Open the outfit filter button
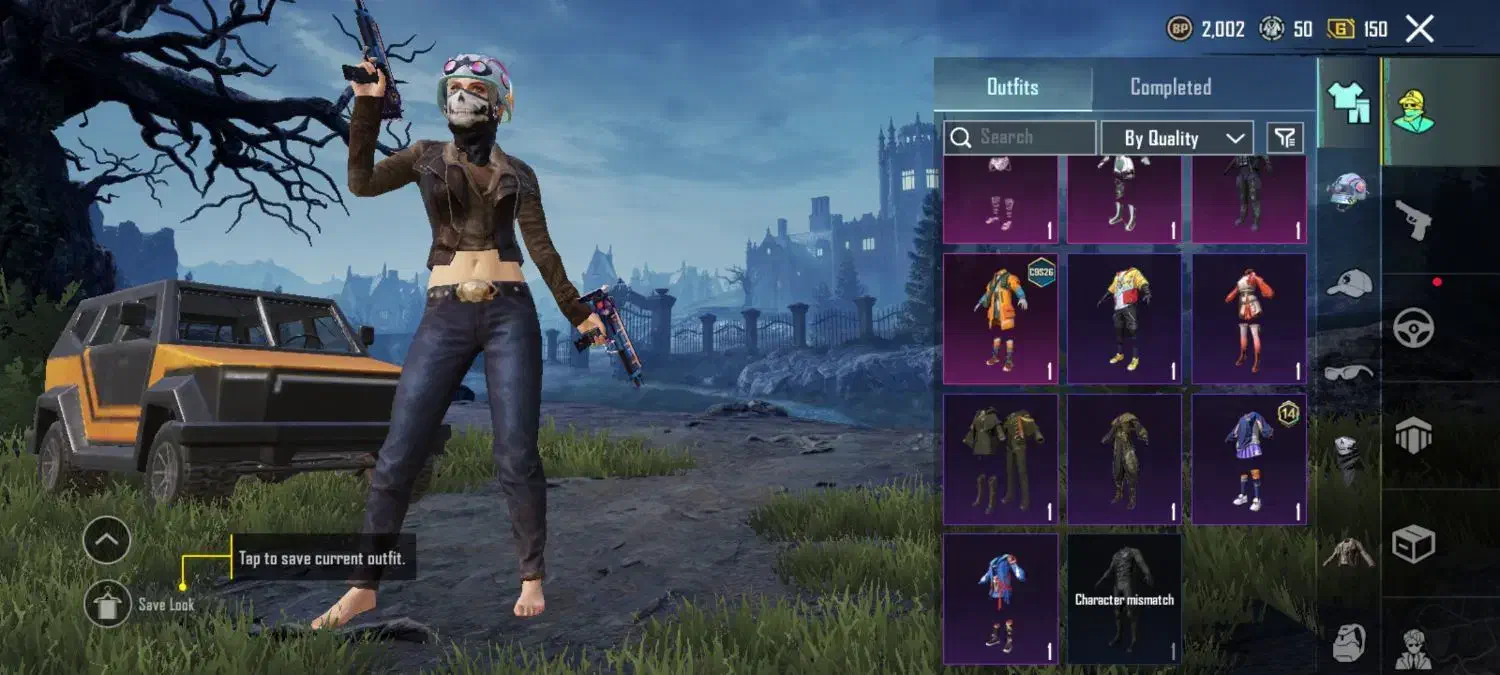Image resolution: width=1500 pixels, height=675 pixels. click(x=1285, y=138)
